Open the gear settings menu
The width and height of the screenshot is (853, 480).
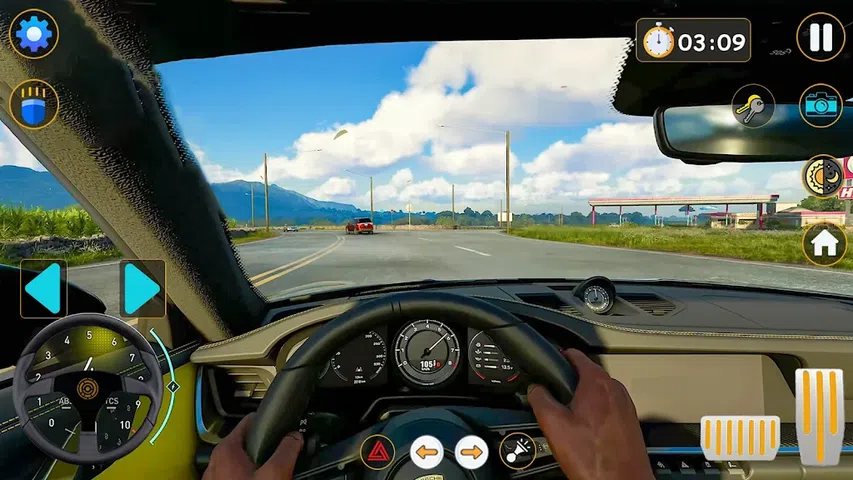(x=34, y=34)
